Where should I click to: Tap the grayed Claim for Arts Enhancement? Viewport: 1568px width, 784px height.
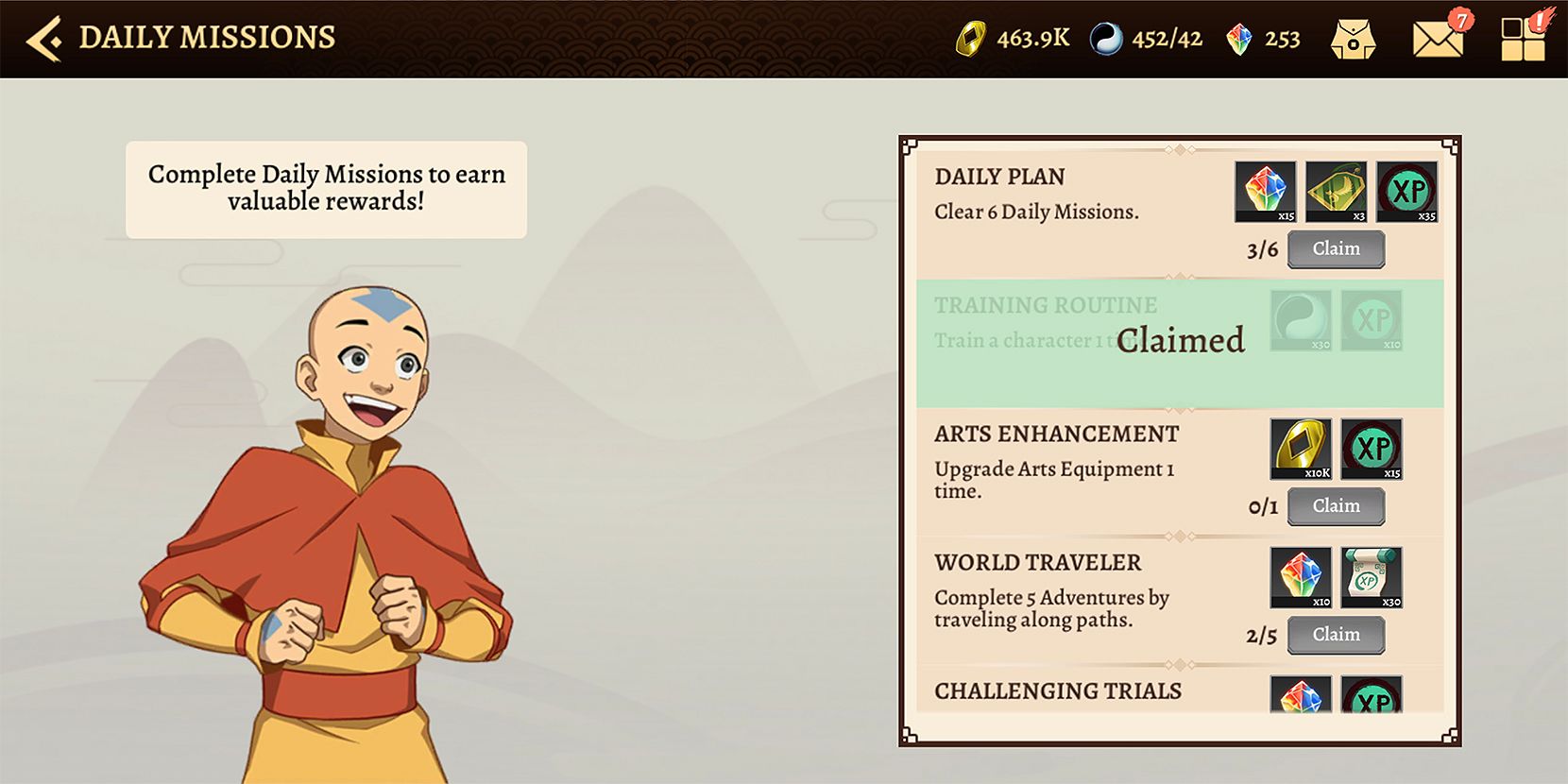coord(1336,505)
